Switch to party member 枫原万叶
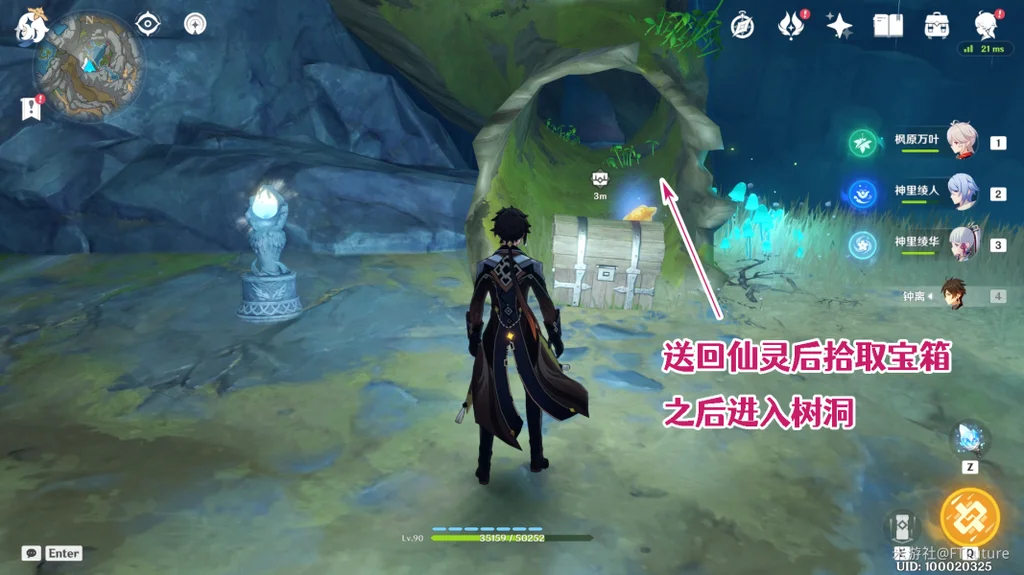 point(963,144)
